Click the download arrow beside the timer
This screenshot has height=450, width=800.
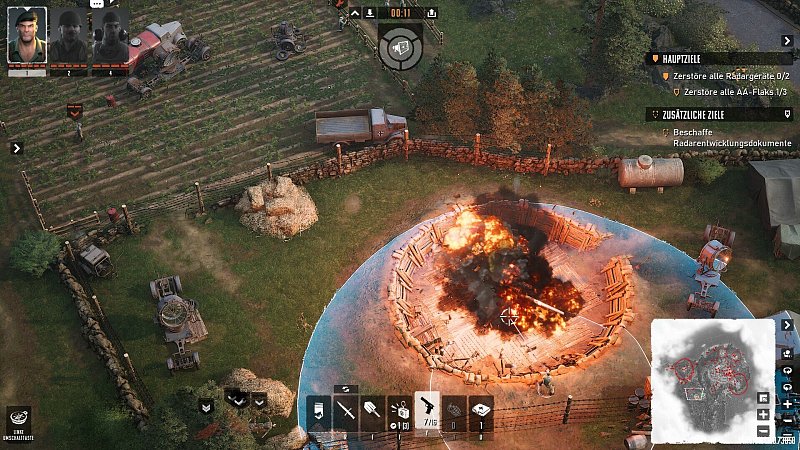tap(370, 13)
